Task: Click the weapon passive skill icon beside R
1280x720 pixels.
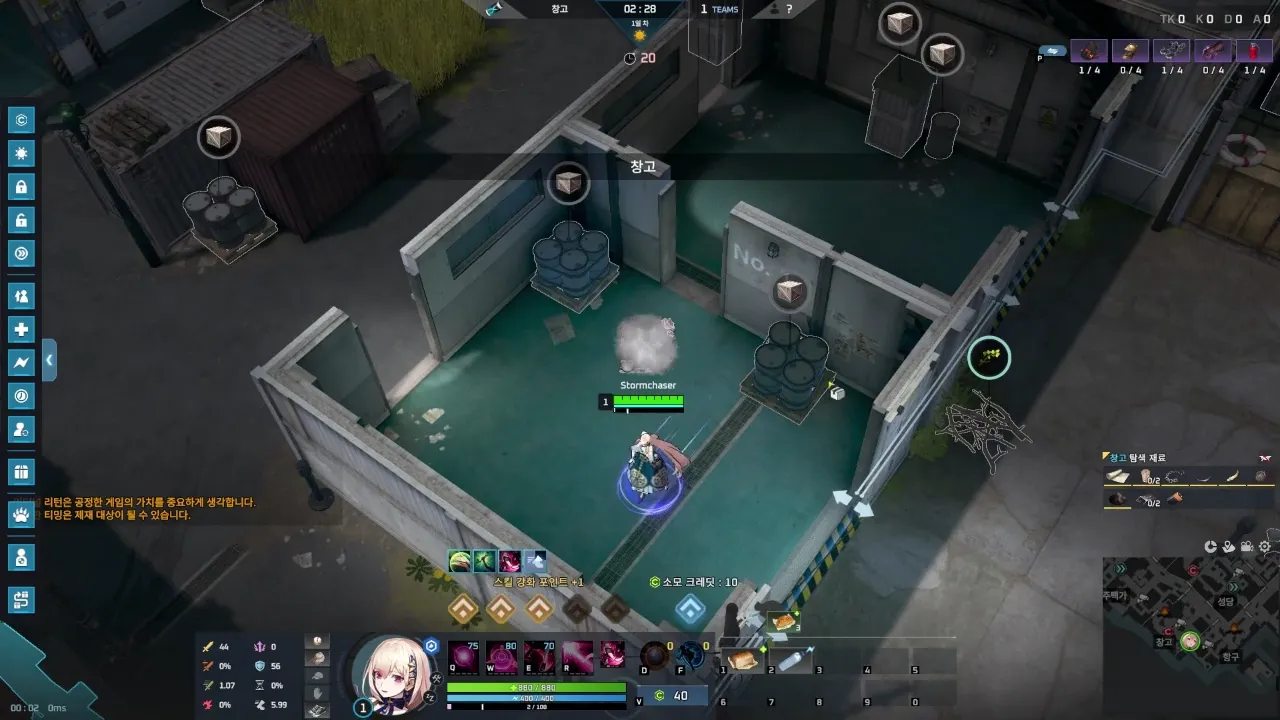Action: pos(613,655)
